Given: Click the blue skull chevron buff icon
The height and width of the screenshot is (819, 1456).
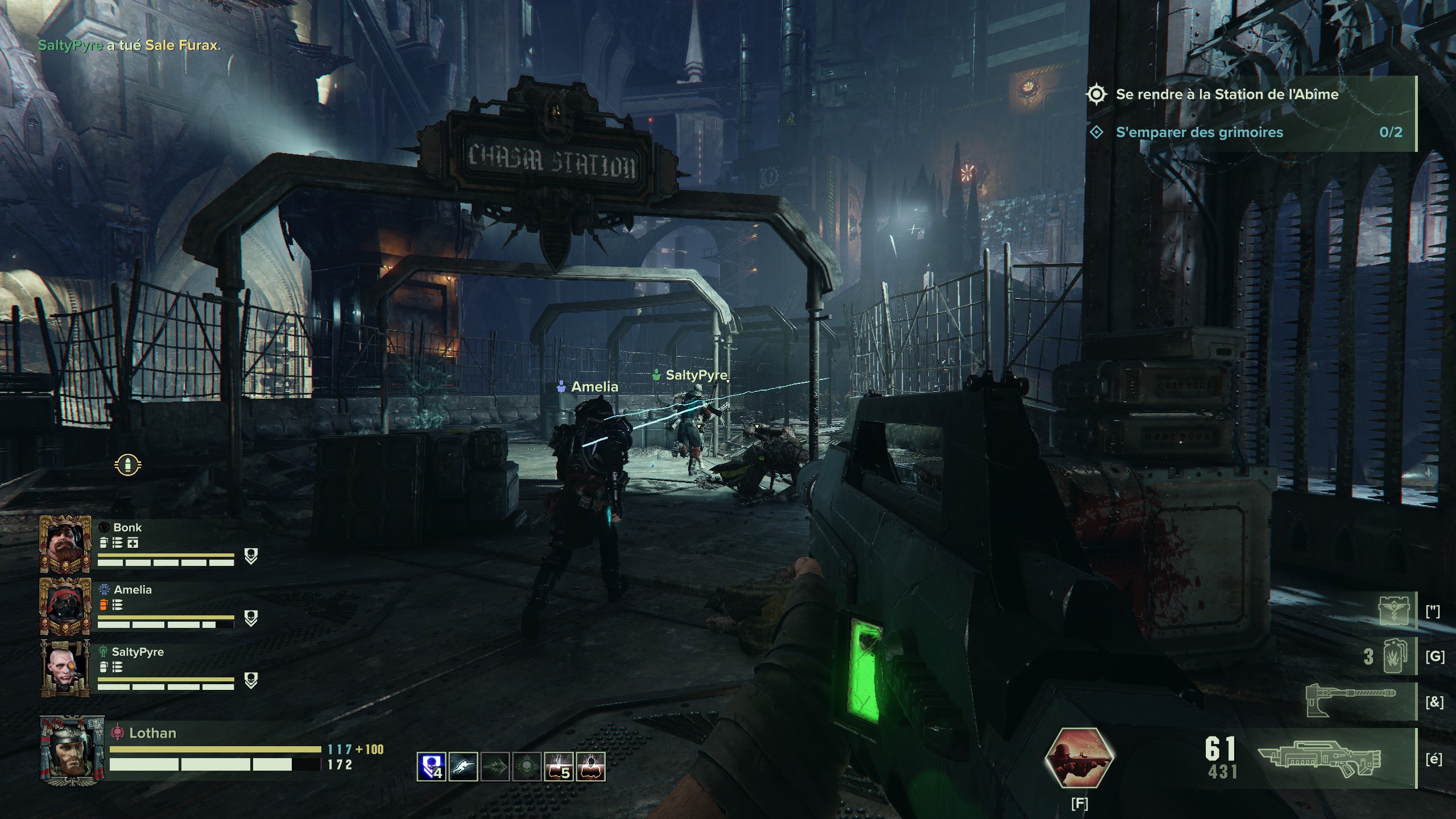Looking at the screenshot, I should coord(431,766).
